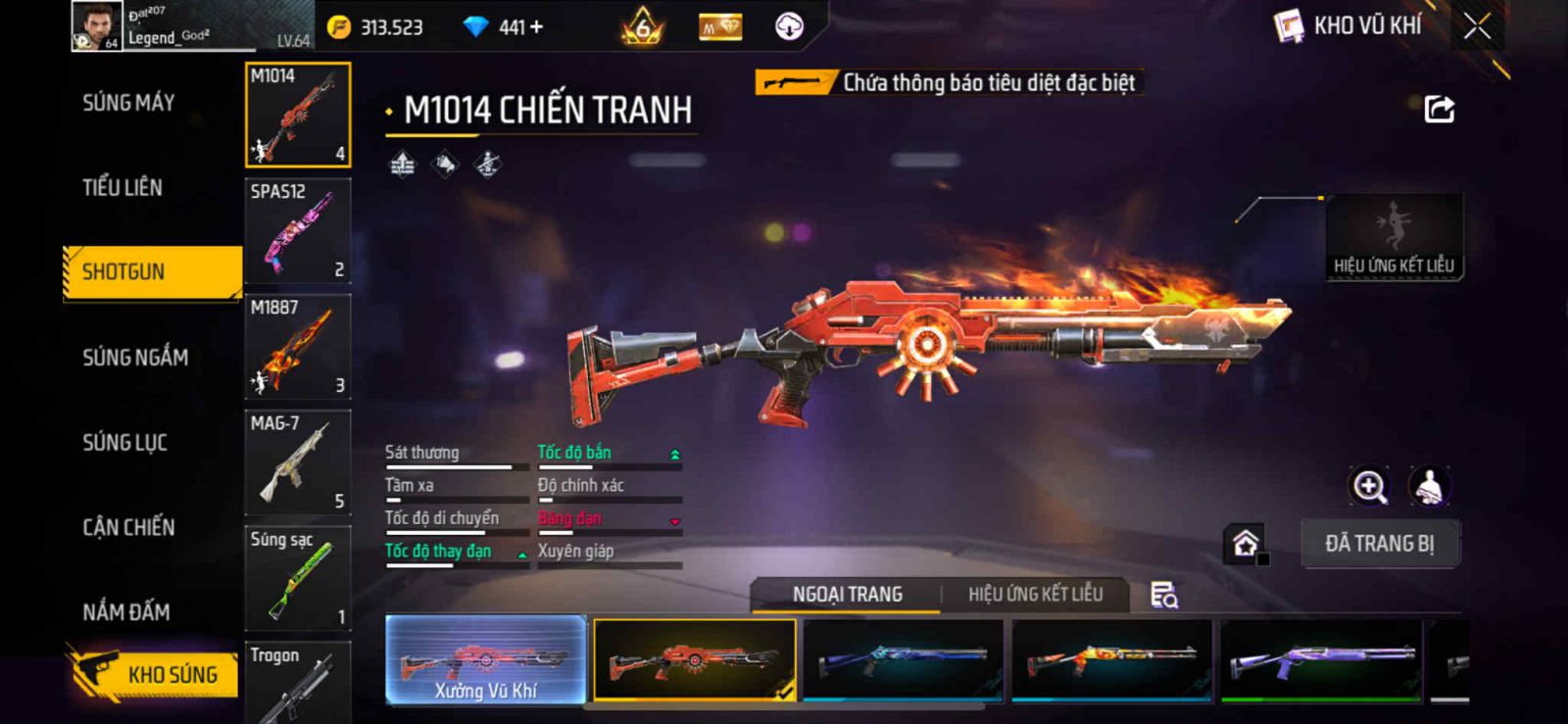Open the KHO VŨ KHÍ header button
Screen dimensions: 1568x724
(x=1348, y=26)
